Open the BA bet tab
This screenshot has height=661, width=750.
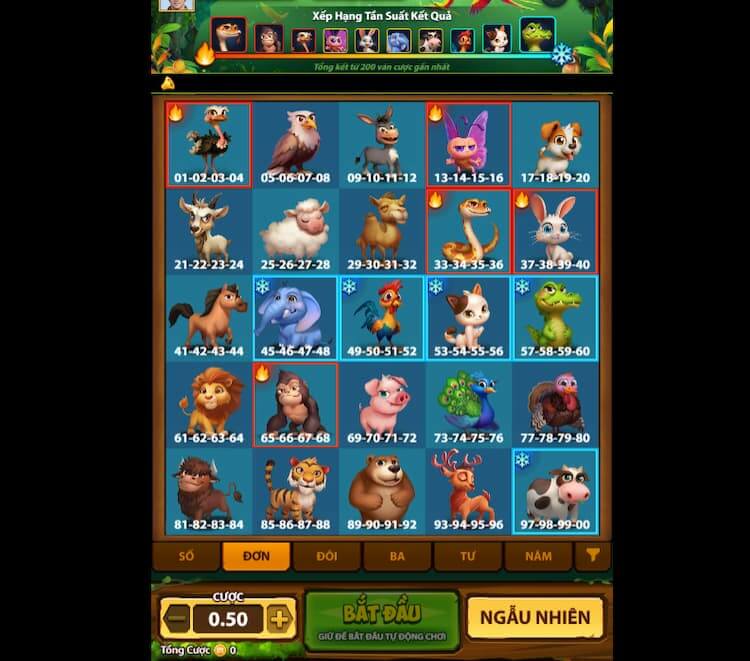coord(397,556)
